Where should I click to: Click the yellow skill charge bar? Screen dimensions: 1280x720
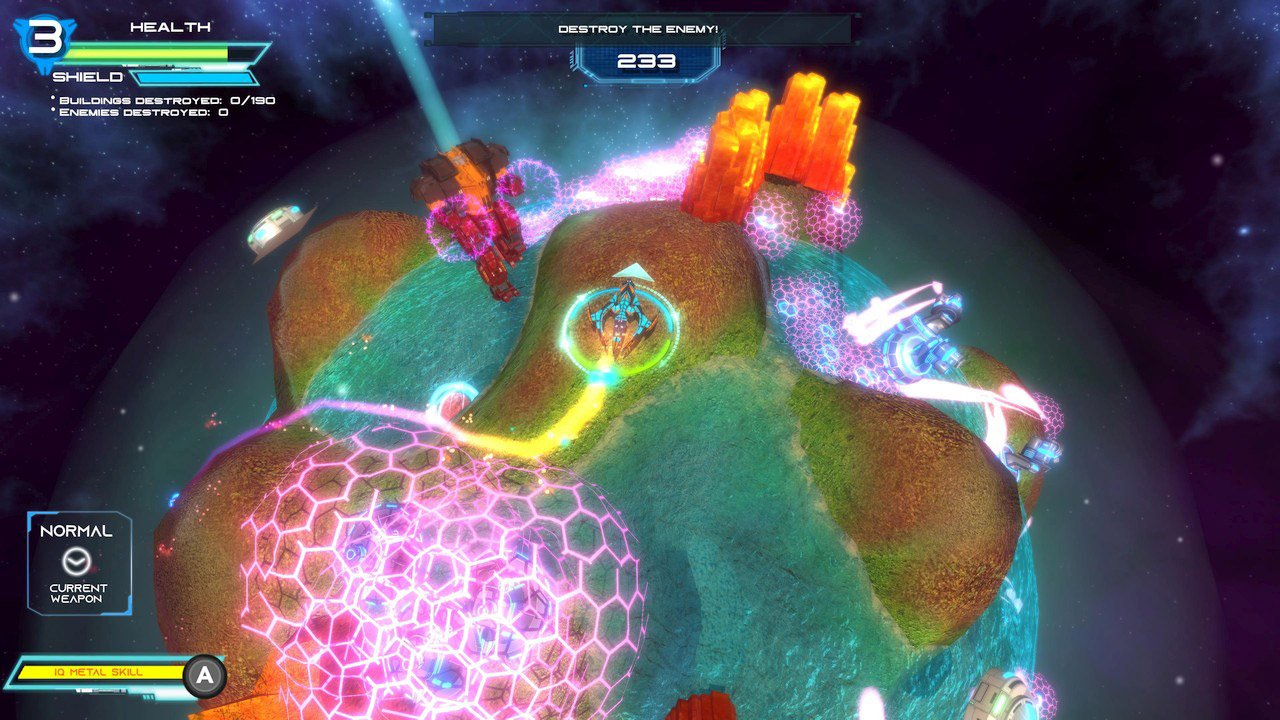point(100,672)
